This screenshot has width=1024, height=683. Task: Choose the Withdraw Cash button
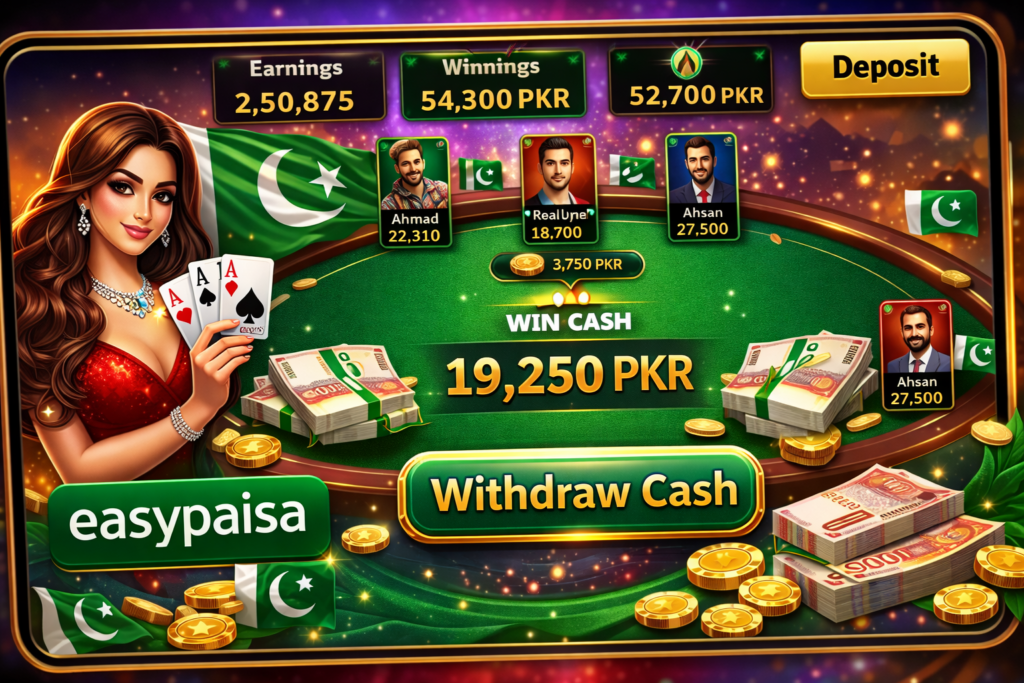point(581,493)
